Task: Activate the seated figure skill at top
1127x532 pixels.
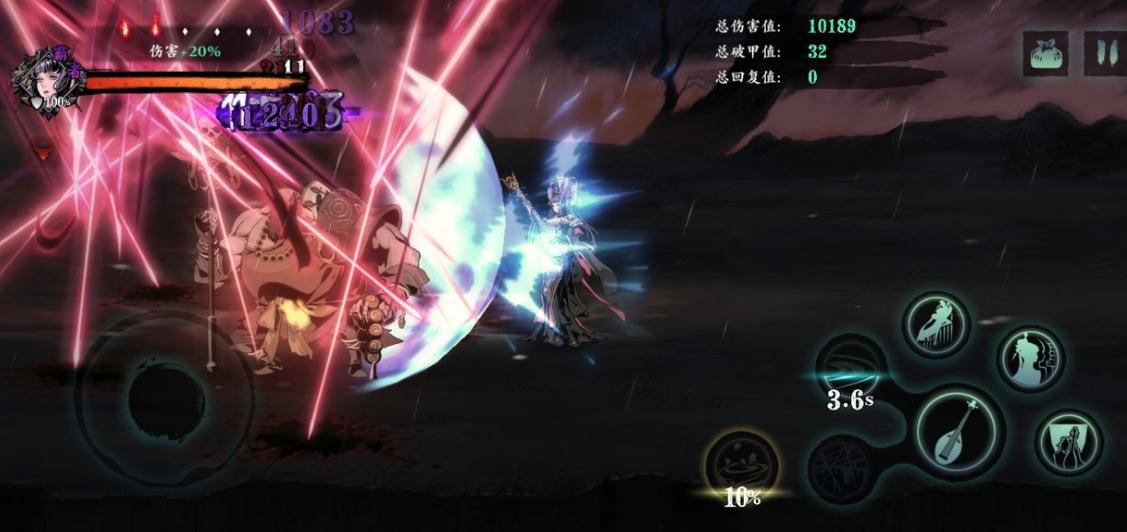Action: (x=937, y=325)
